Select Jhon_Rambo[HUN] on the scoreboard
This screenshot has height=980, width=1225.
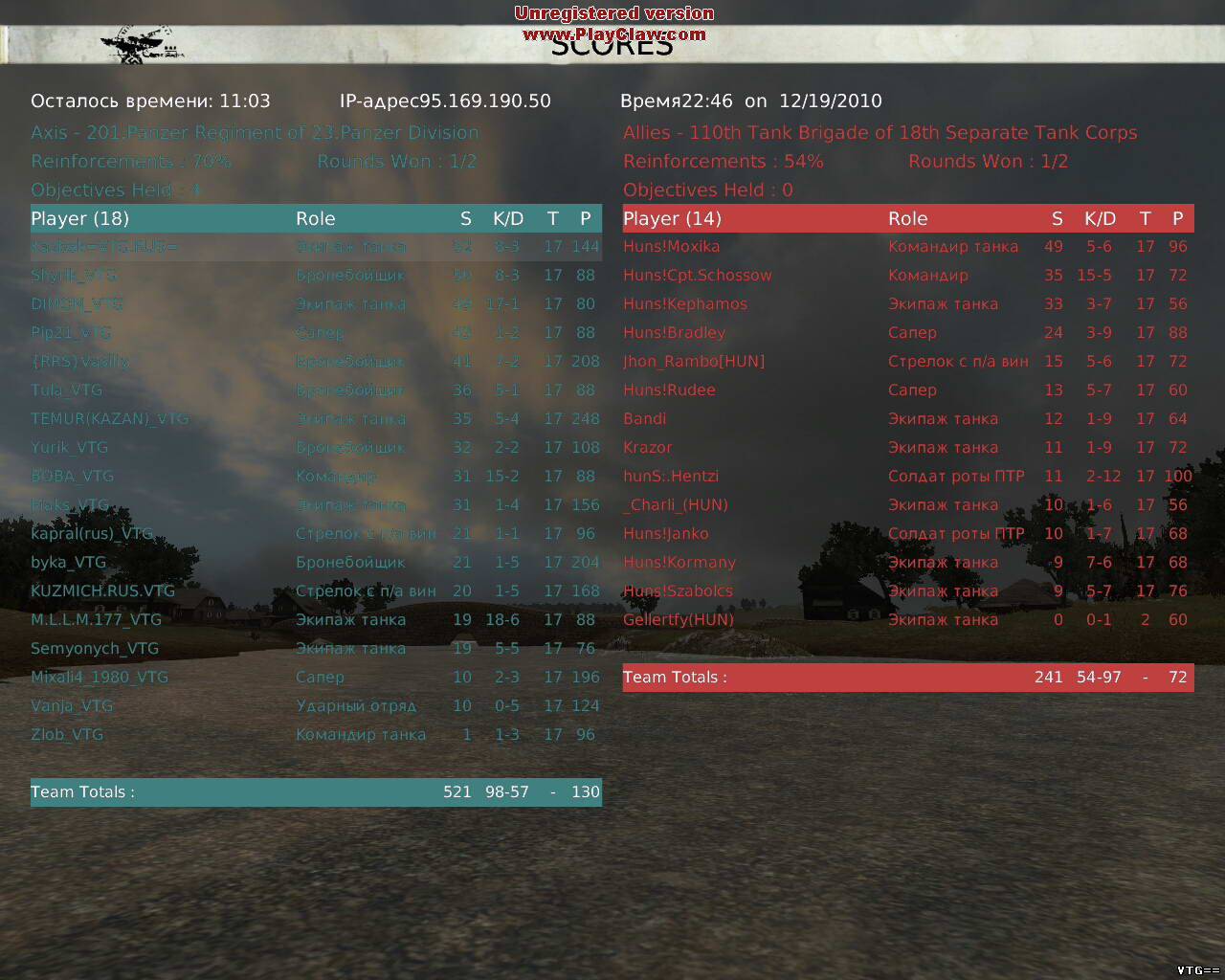[x=694, y=362]
